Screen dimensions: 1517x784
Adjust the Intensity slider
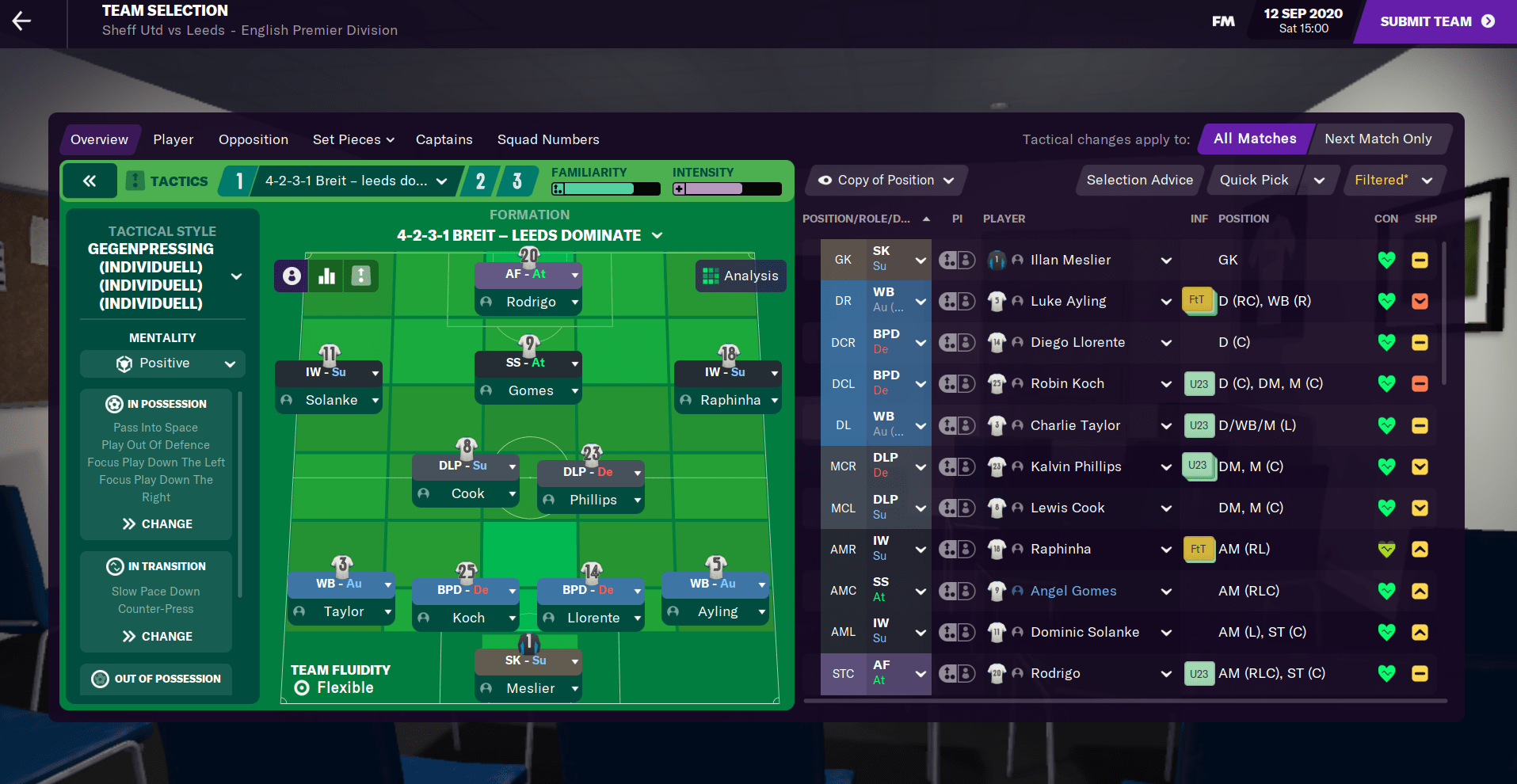pyautogui.click(x=726, y=188)
